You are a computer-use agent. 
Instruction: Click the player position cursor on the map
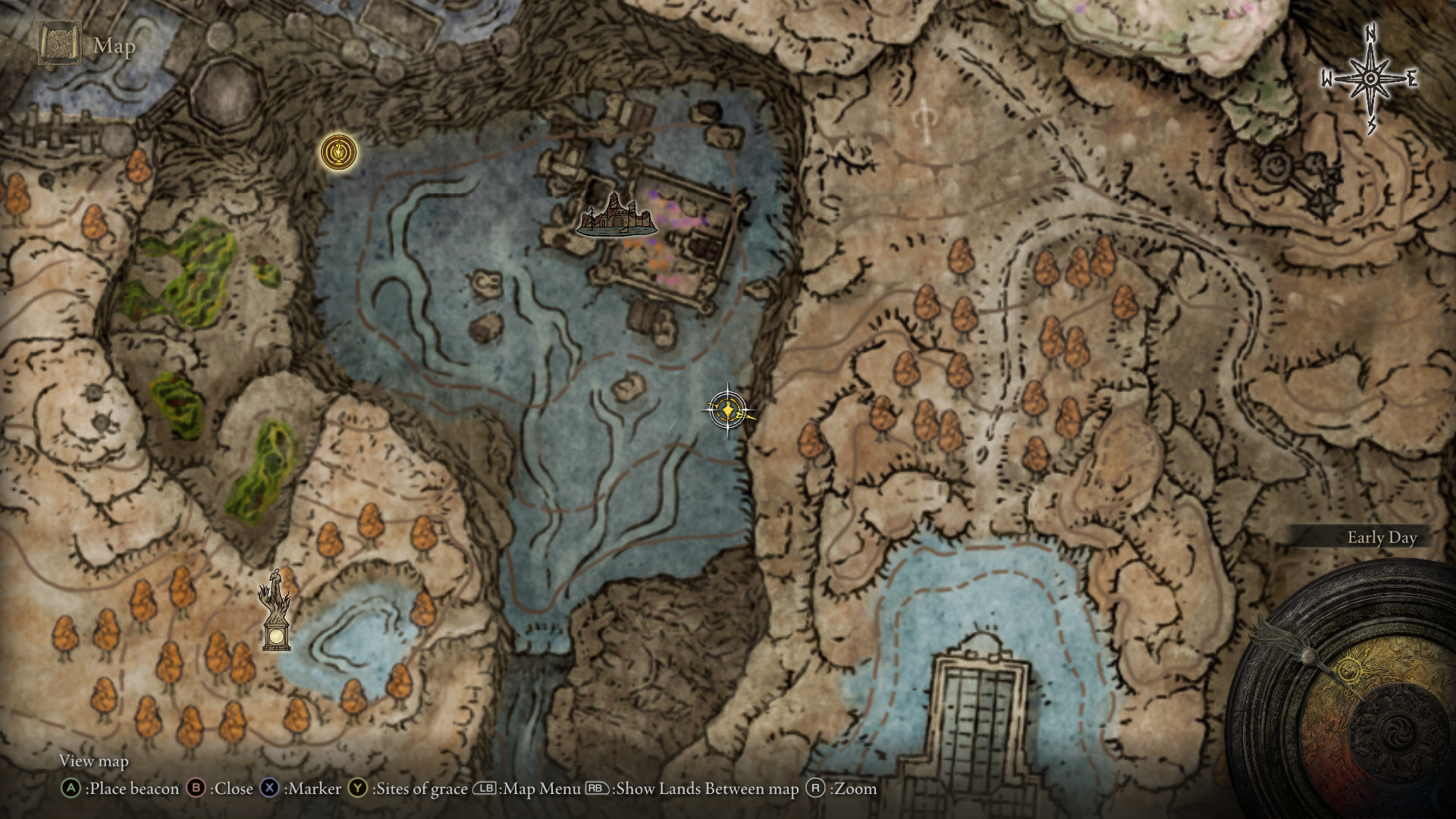tap(728, 410)
